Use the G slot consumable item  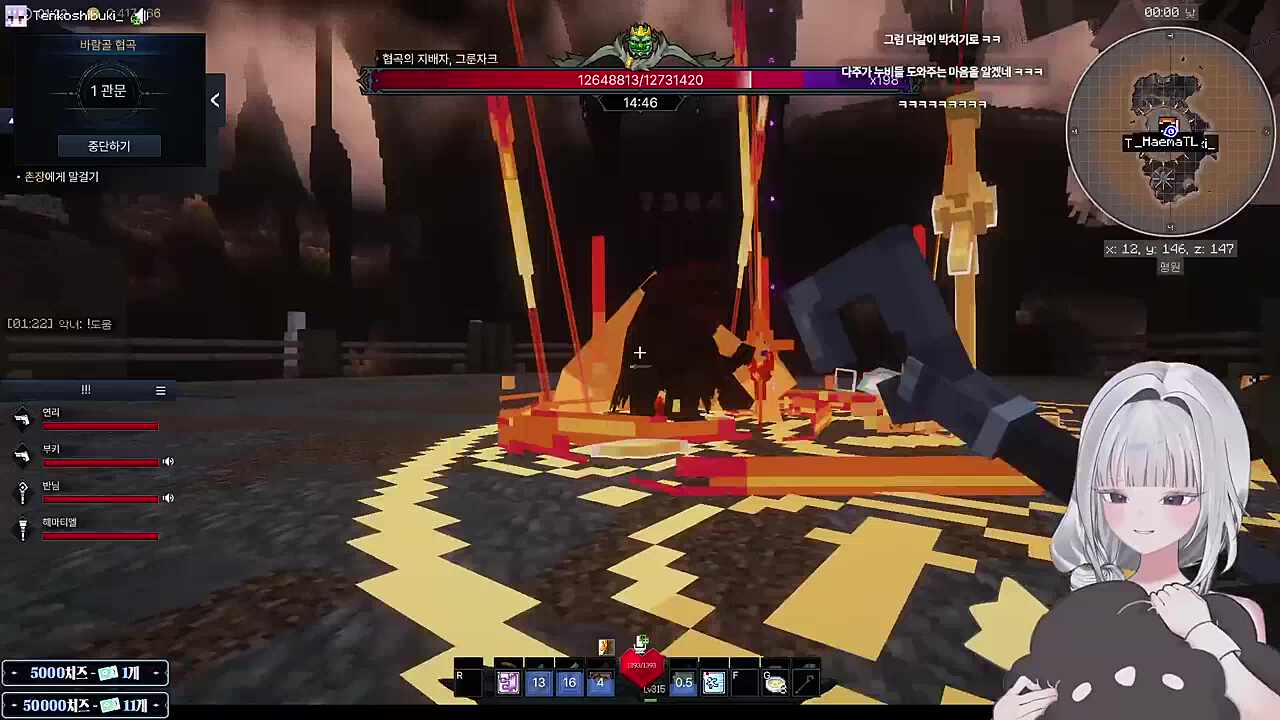[x=775, y=683]
